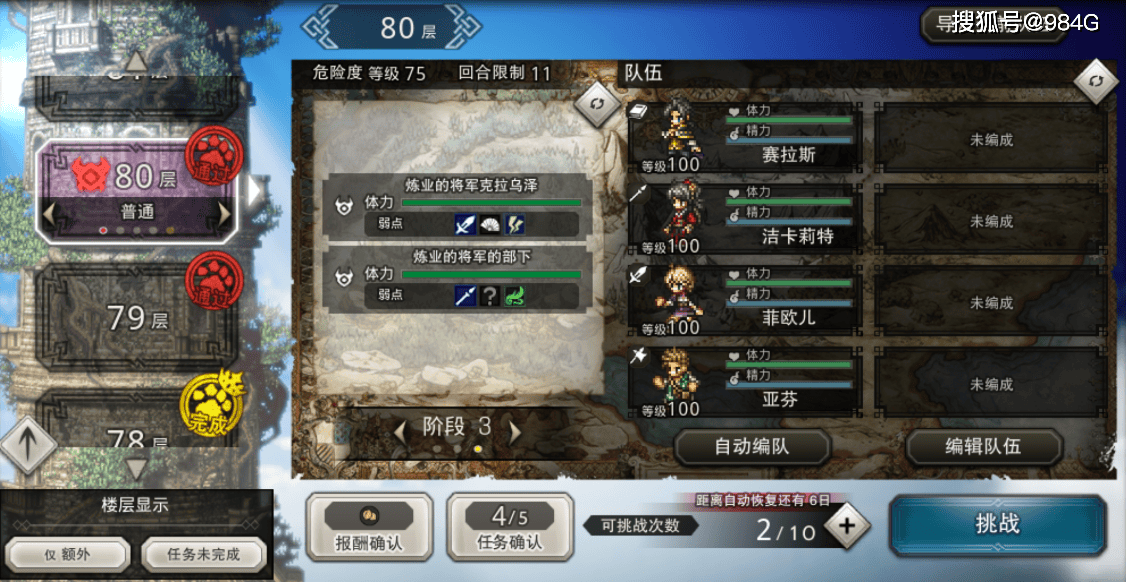Open 编辑队伍 edit team
The width and height of the screenshot is (1126, 582).
[983, 447]
